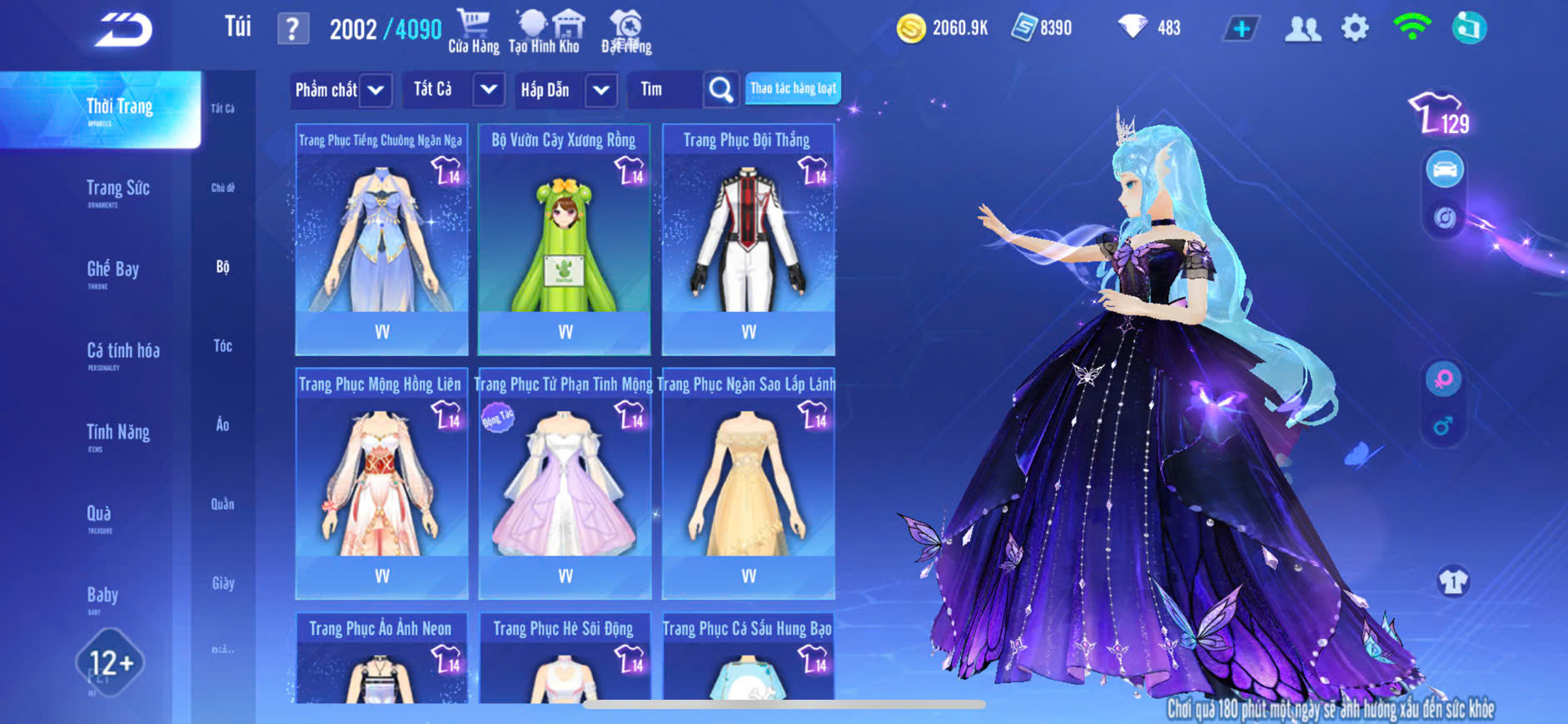Activate Thao tác hàng loạt button

(792, 88)
